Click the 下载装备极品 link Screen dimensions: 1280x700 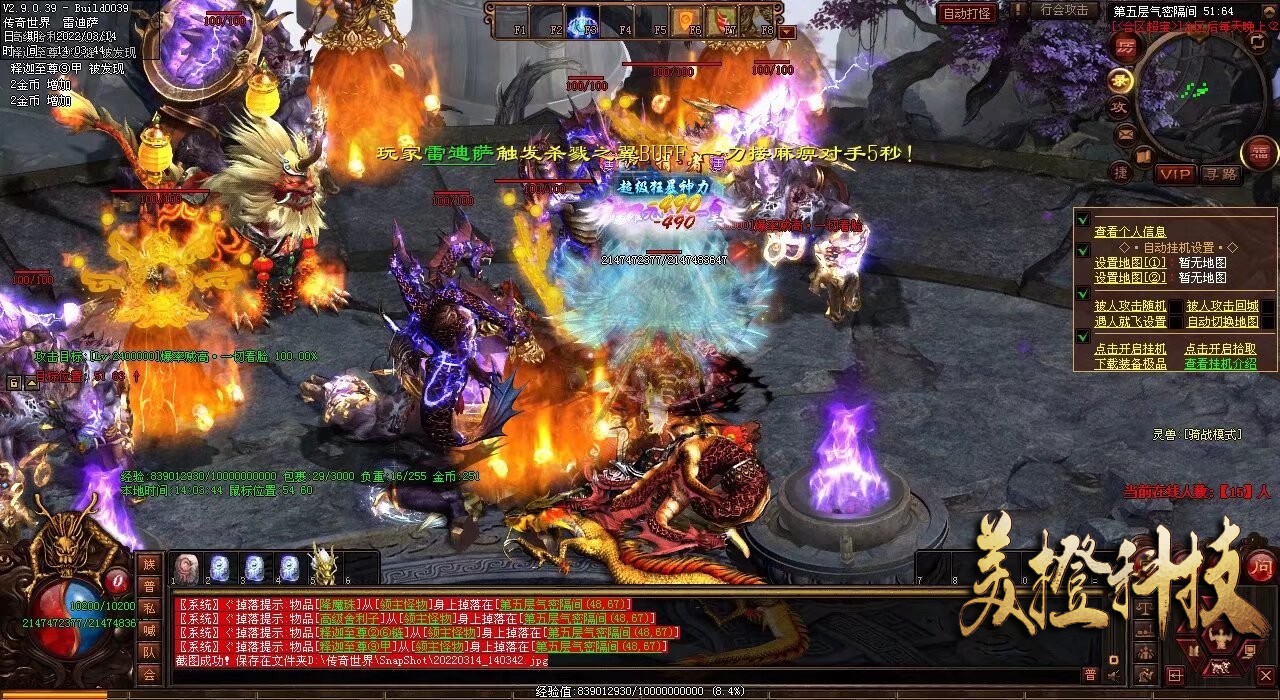(1130, 364)
